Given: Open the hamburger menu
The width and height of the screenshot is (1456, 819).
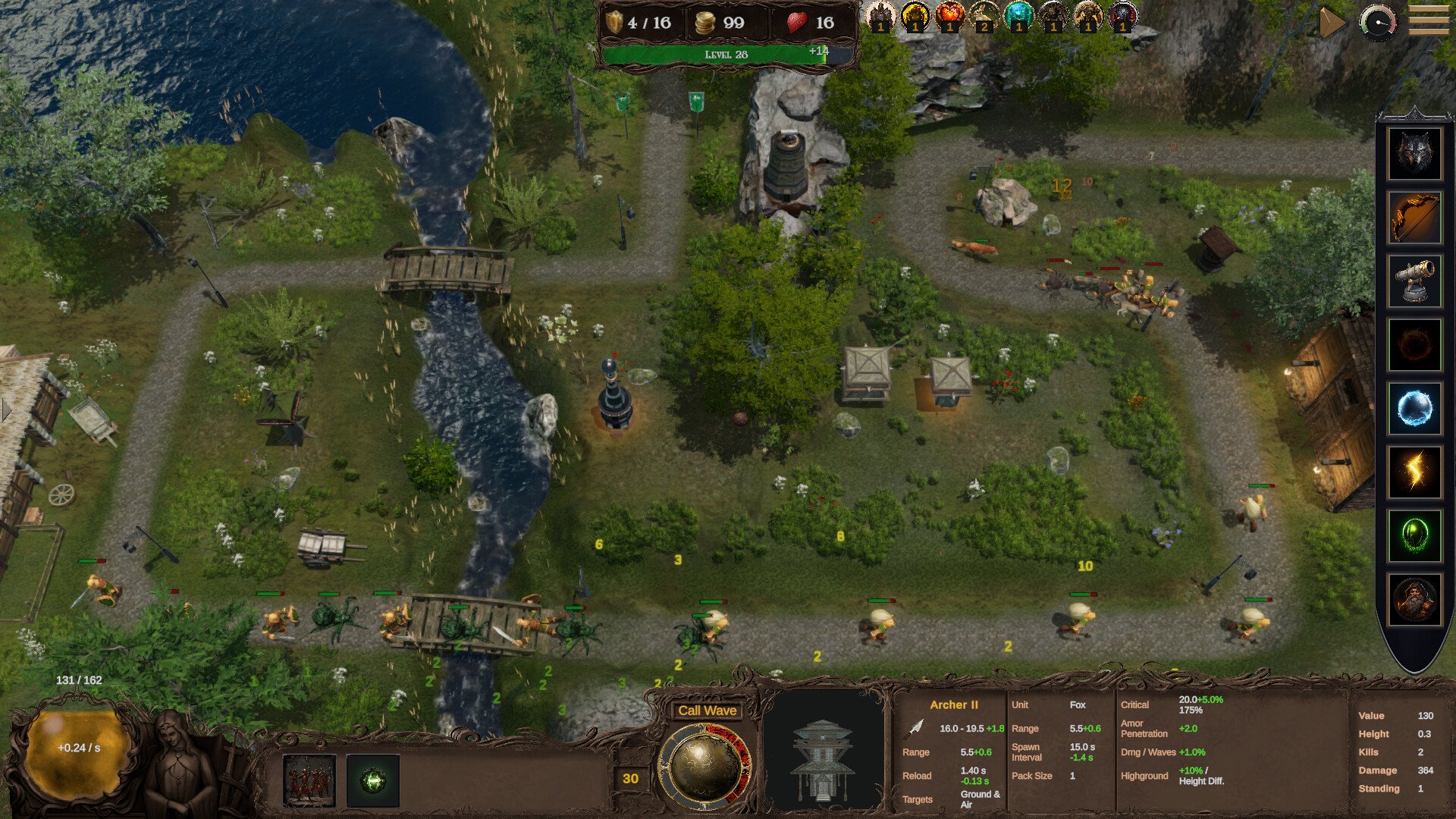Looking at the screenshot, I should pos(1428,20).
